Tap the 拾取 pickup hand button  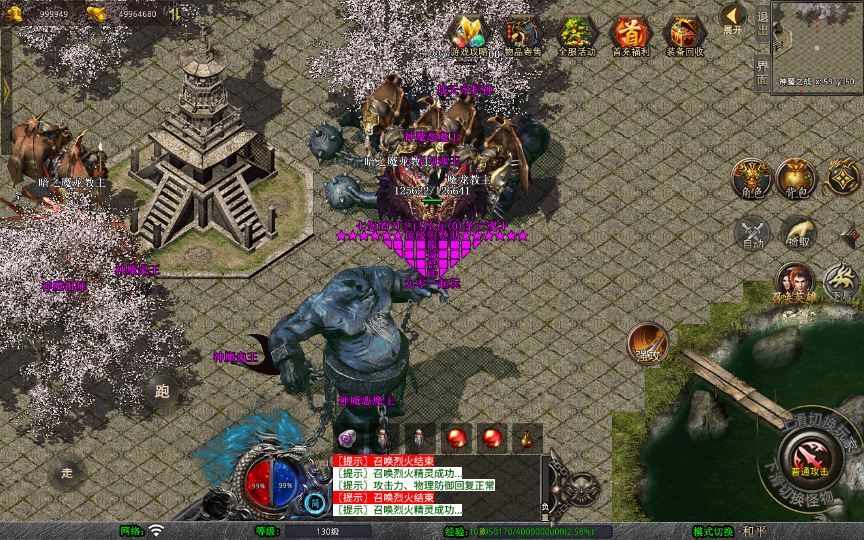[797, 233]
